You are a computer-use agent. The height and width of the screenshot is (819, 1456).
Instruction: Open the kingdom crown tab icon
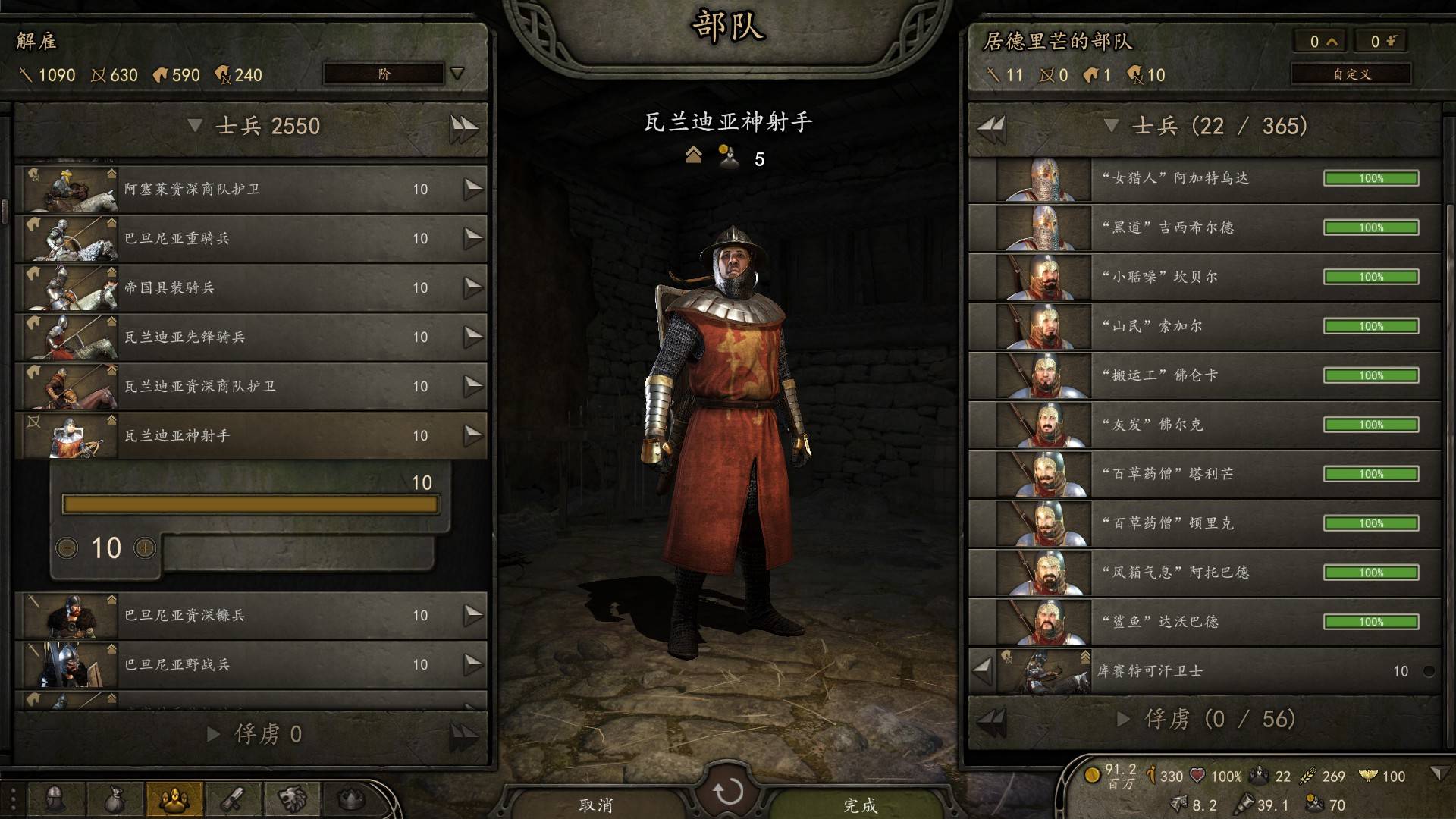[350, 799]
